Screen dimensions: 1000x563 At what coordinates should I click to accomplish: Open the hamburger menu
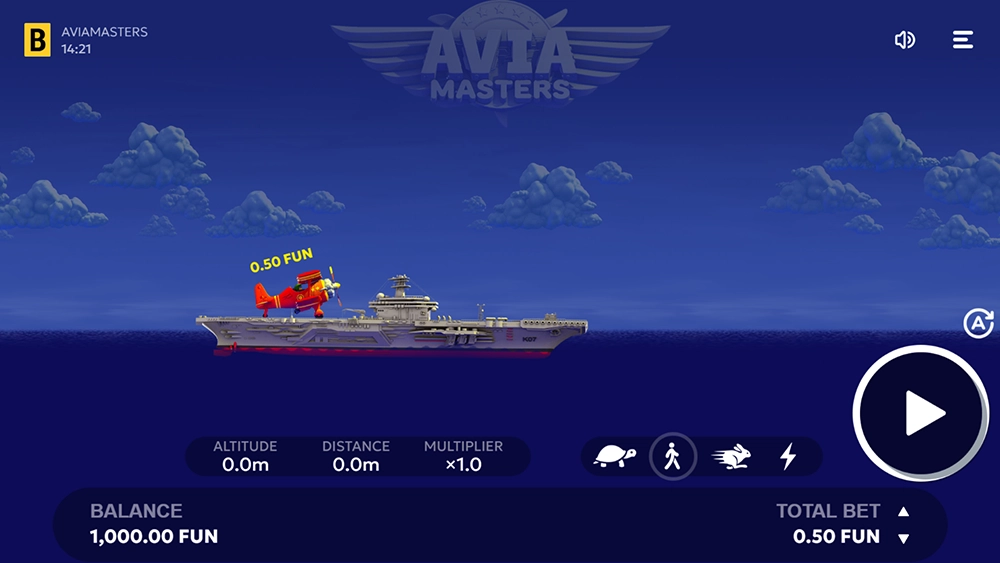pyautogui.click(x=962, y=40)
